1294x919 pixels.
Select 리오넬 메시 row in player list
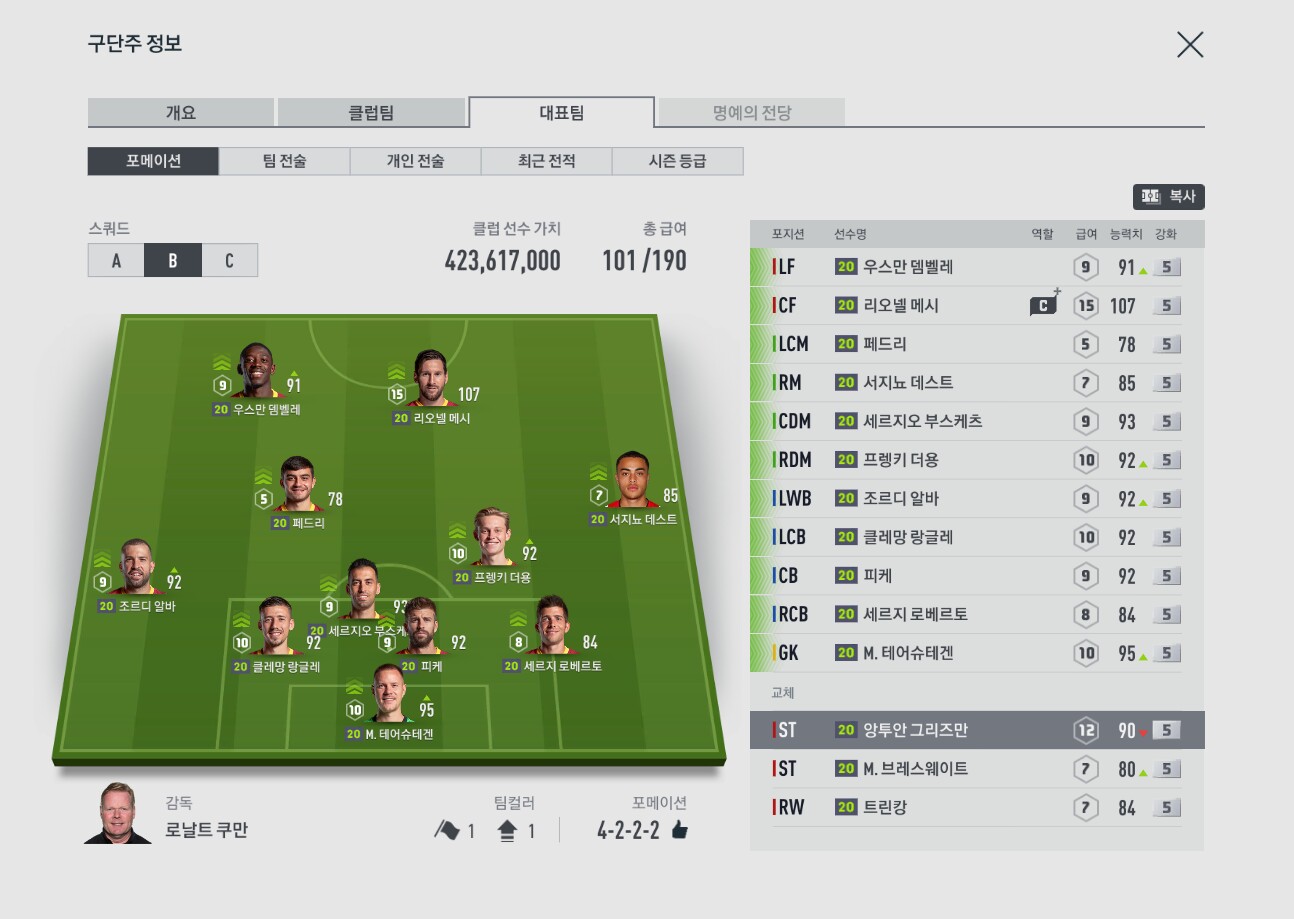(x=976, y=306)
